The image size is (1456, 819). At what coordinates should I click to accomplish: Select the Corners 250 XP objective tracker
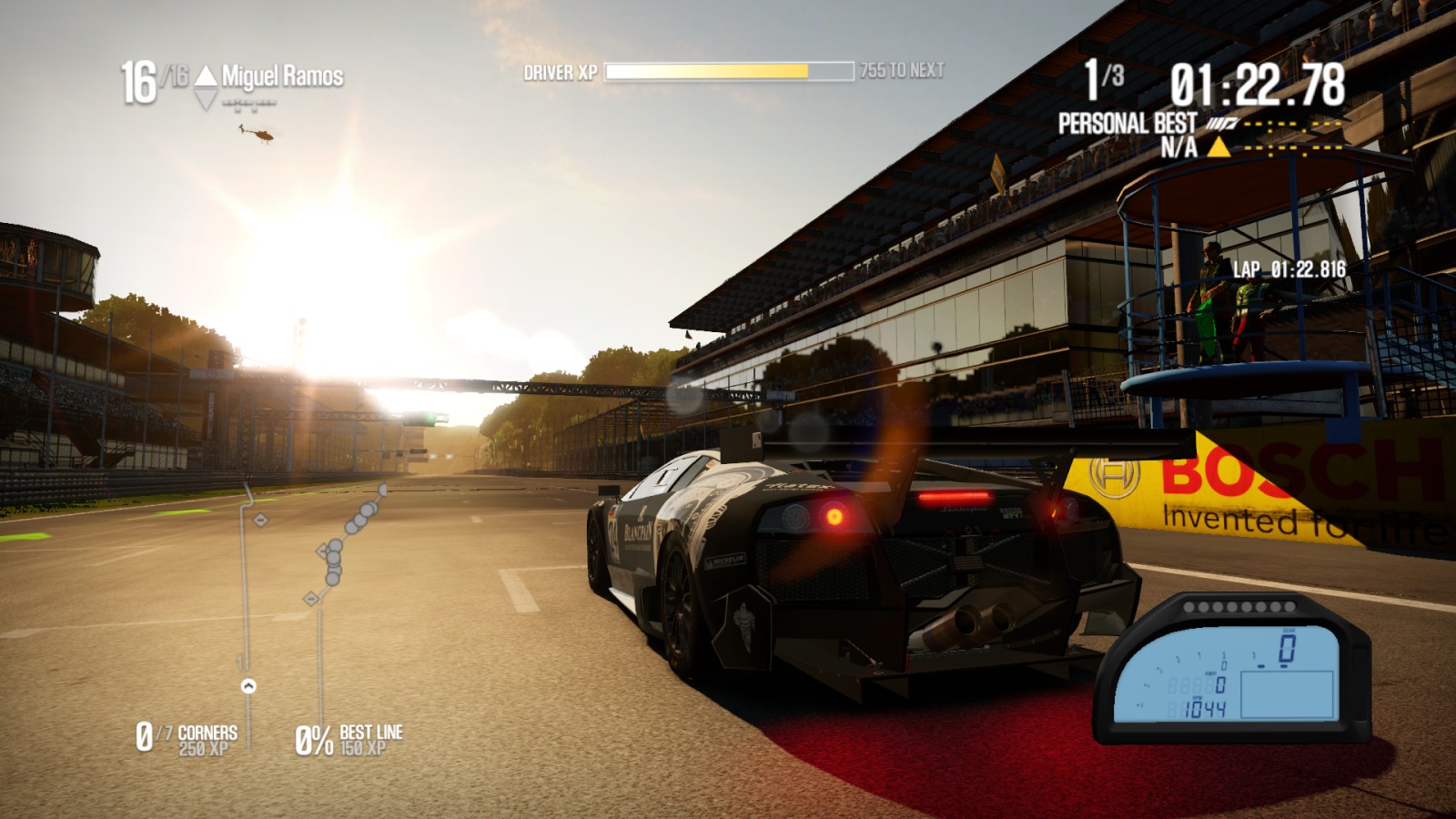[187, 739]
